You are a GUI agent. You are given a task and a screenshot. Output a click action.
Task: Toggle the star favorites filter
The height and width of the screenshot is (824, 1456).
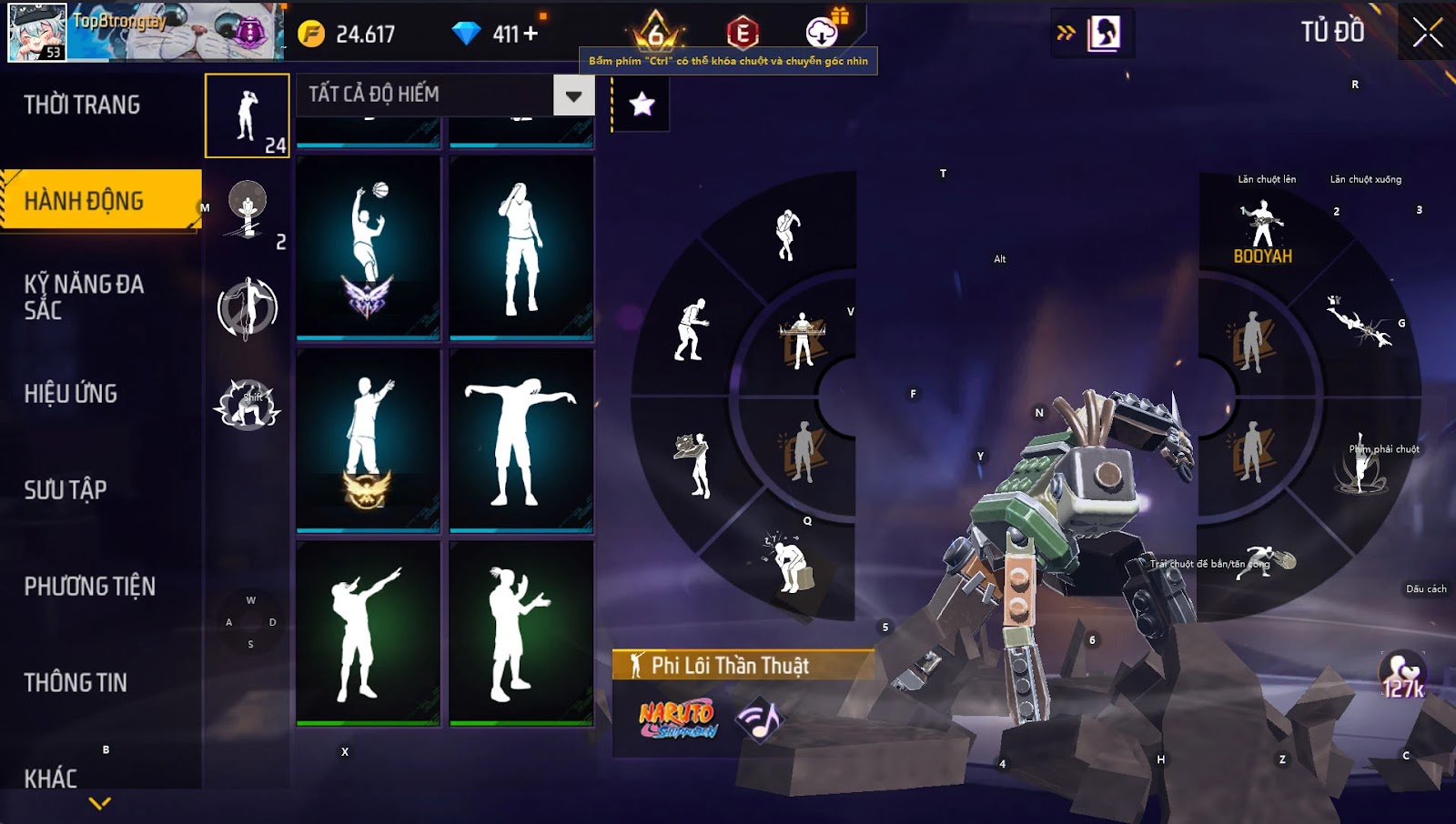point(642,104)
